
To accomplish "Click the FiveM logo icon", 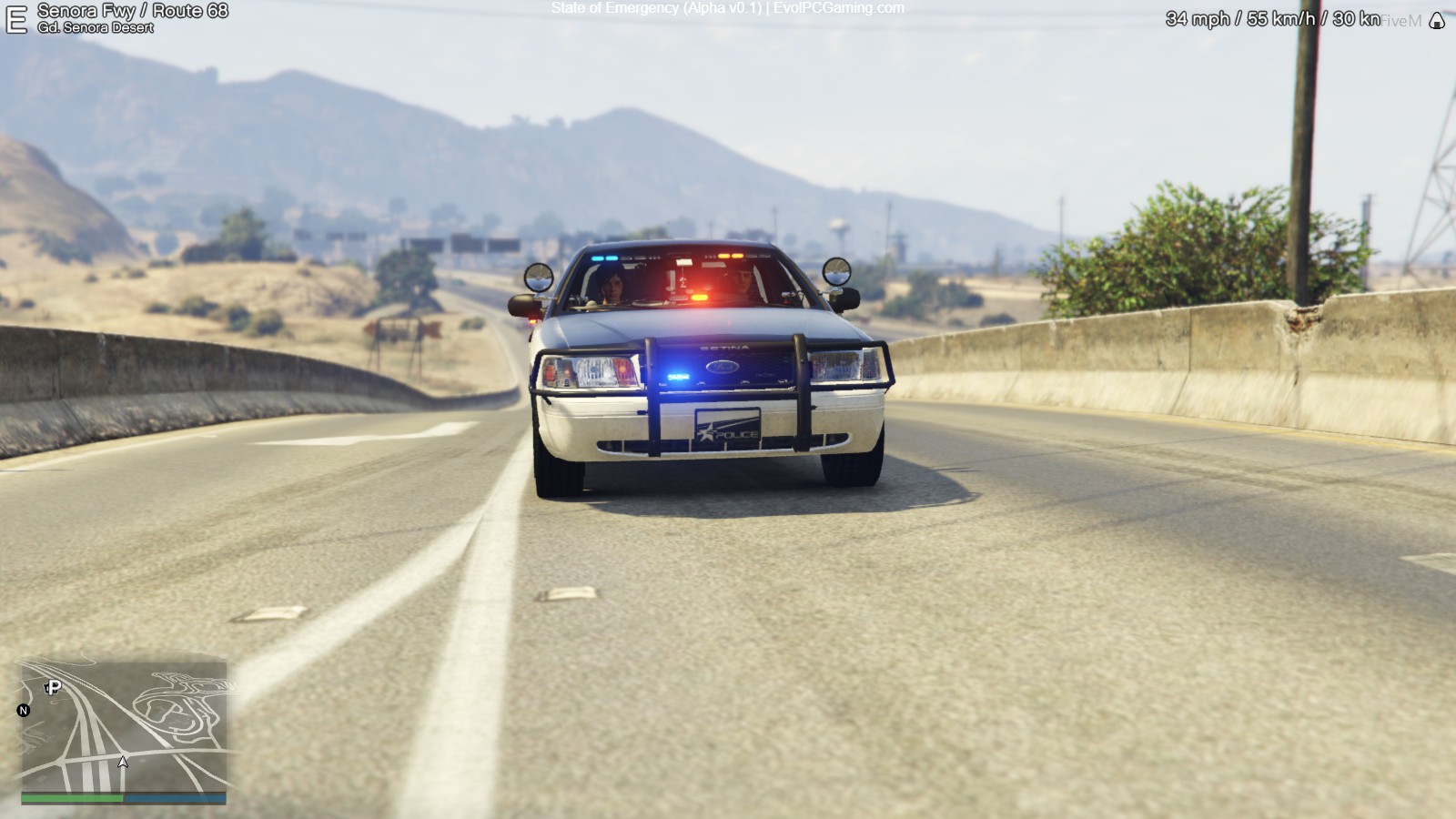I will pyautogui.click(x=1437, y=21).
